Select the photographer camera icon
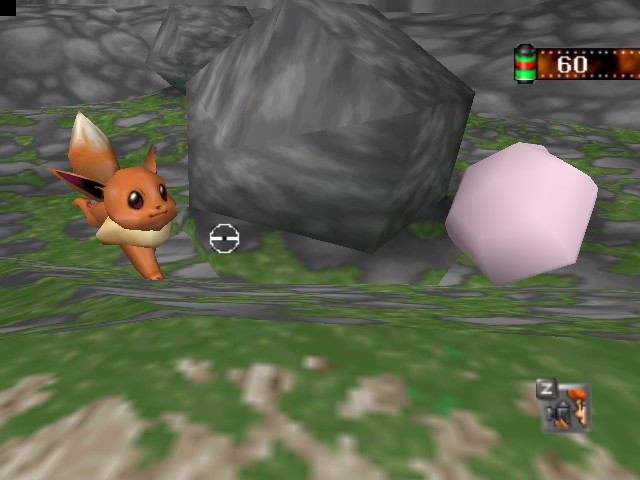640x480 pixels. pyautogui.click(x=567, y=408)
